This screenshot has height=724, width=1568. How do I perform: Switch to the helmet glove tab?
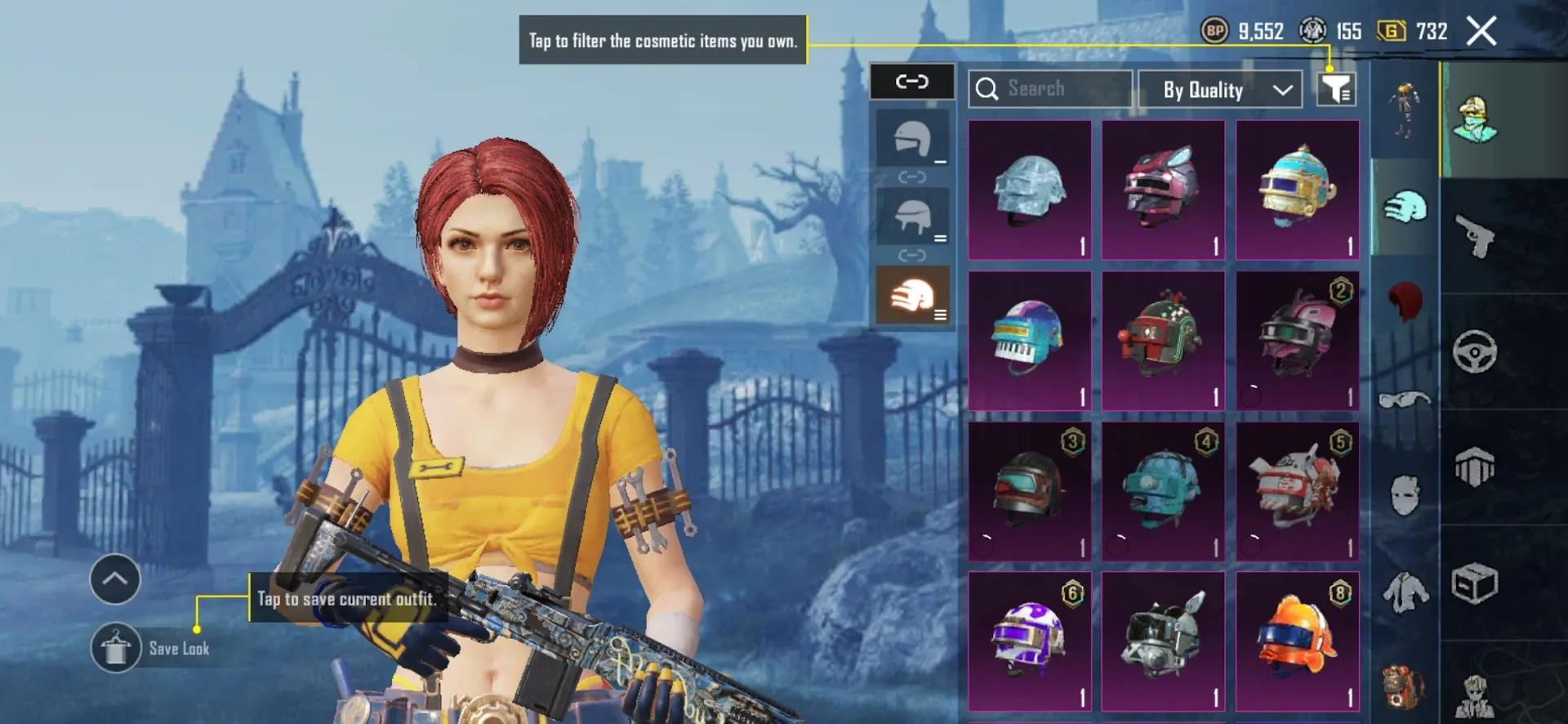(x=1406, y=208)
